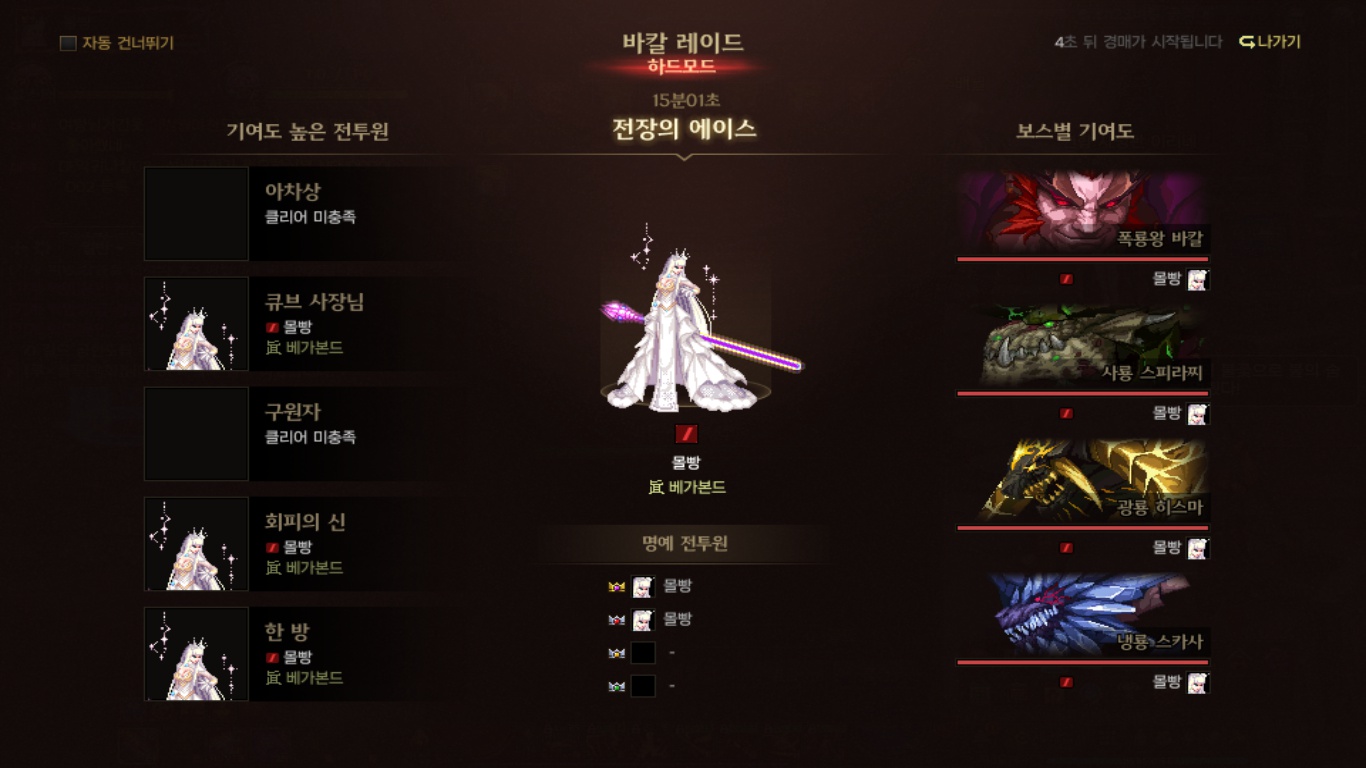The height and width of the screenshot is (768, 1366).
Task: Expand the 전장의 에이스 section arrow
Action: pos(683,155)
